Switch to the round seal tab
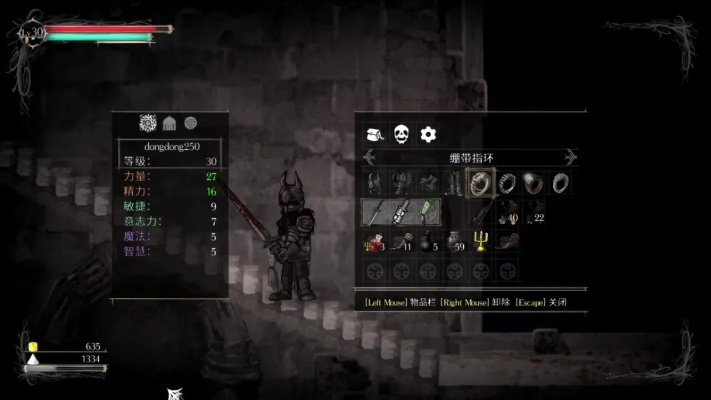711x400 pixels. click(190, 122)
